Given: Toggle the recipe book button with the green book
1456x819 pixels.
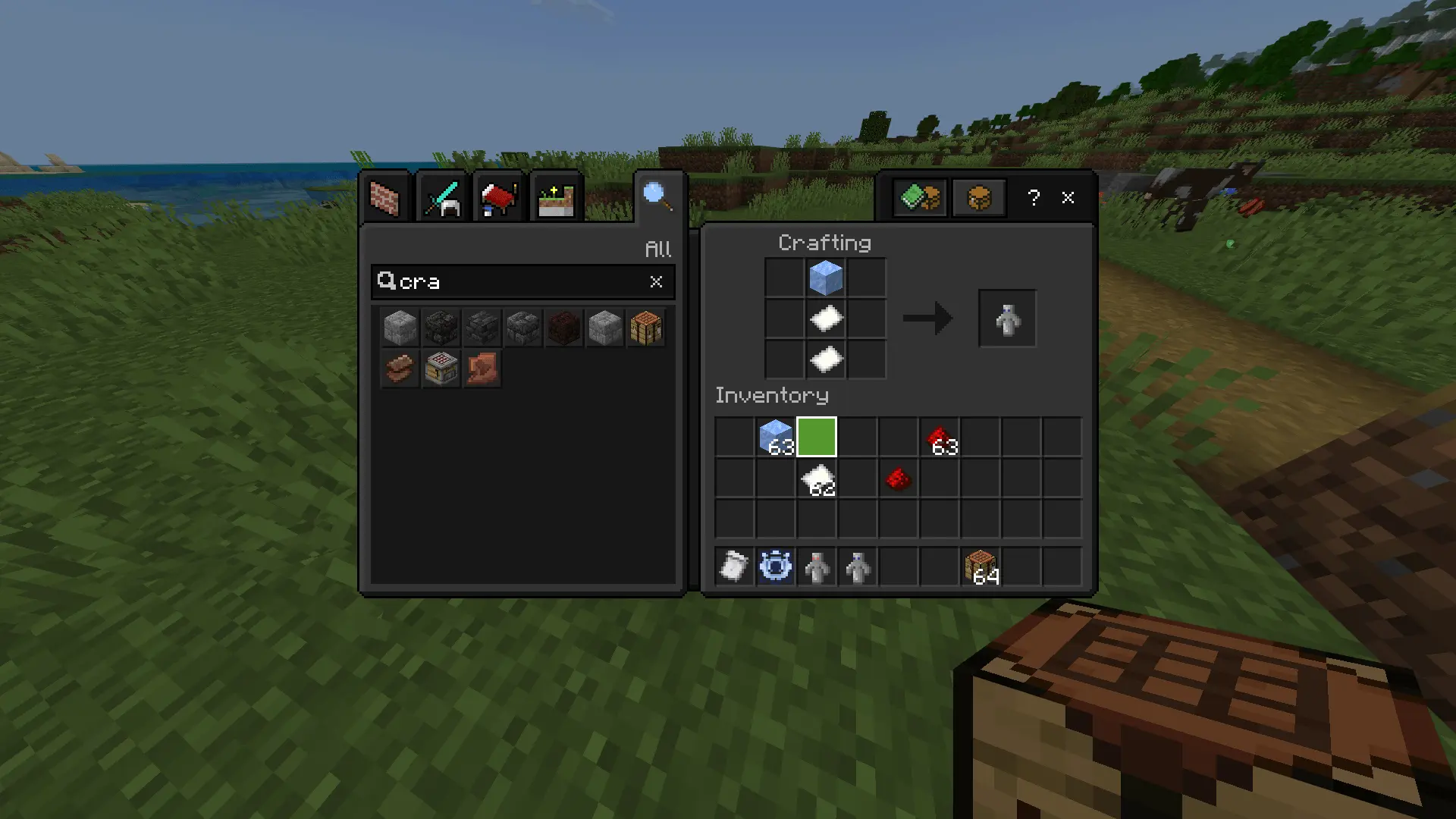Looking at the screenshot, I should [x=920, y=199].
